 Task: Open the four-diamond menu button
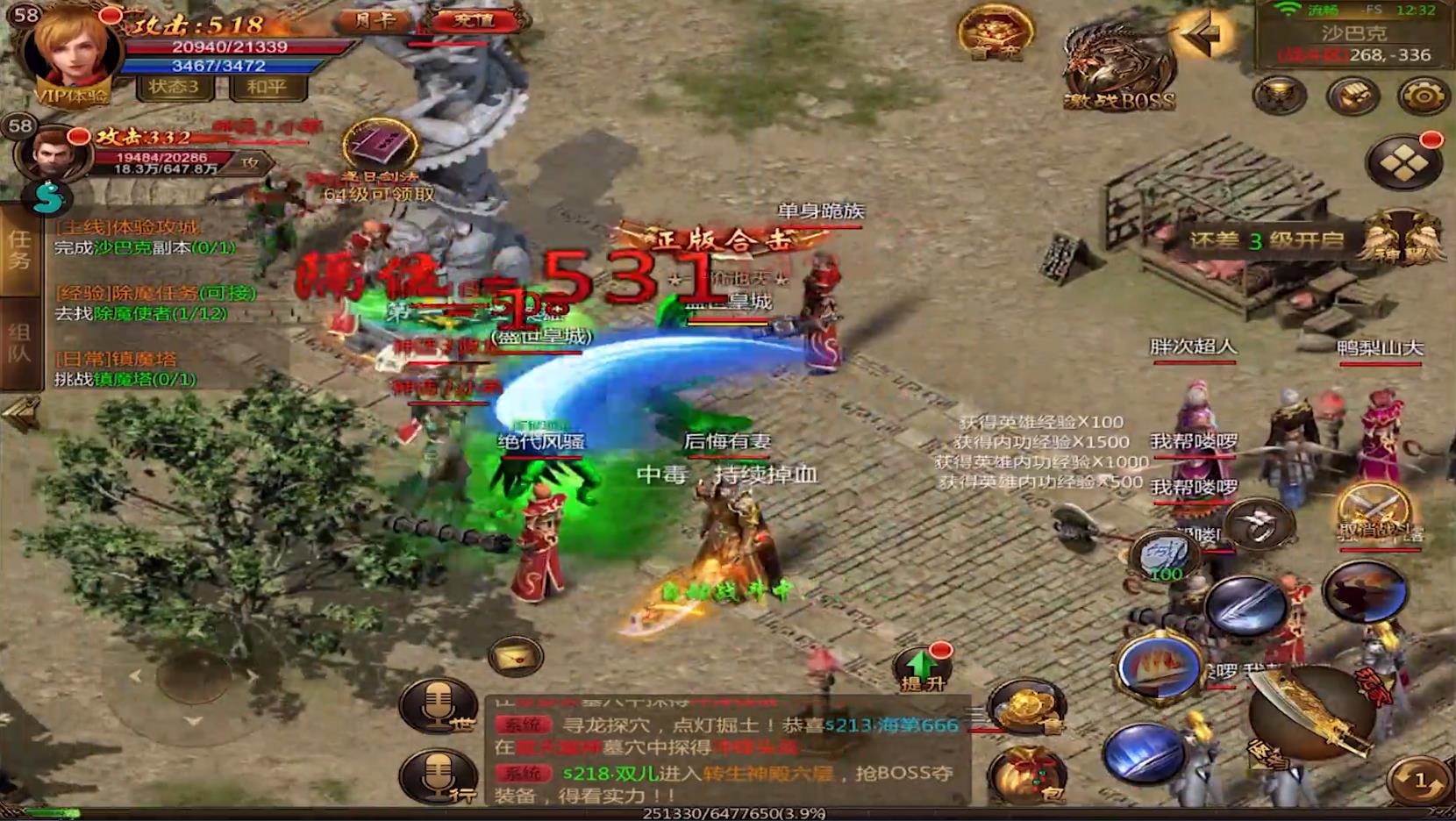pos(1402,162)
